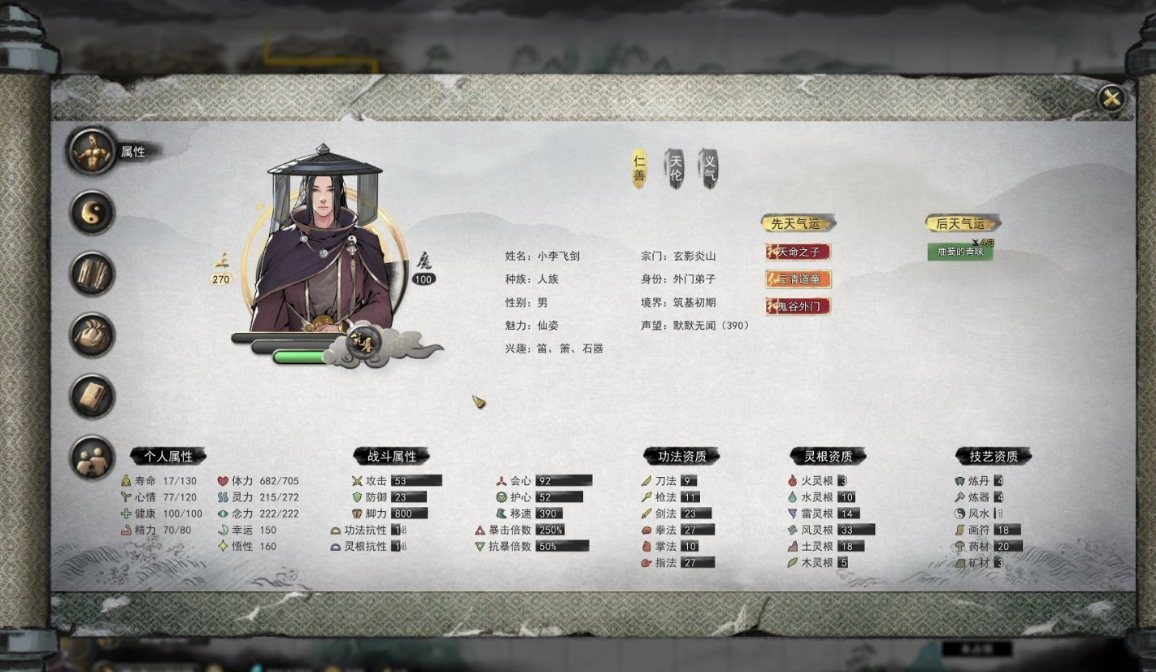Switch to the bambo scrolls tab
1156x672 pixels.
click(x=92, y=274)
